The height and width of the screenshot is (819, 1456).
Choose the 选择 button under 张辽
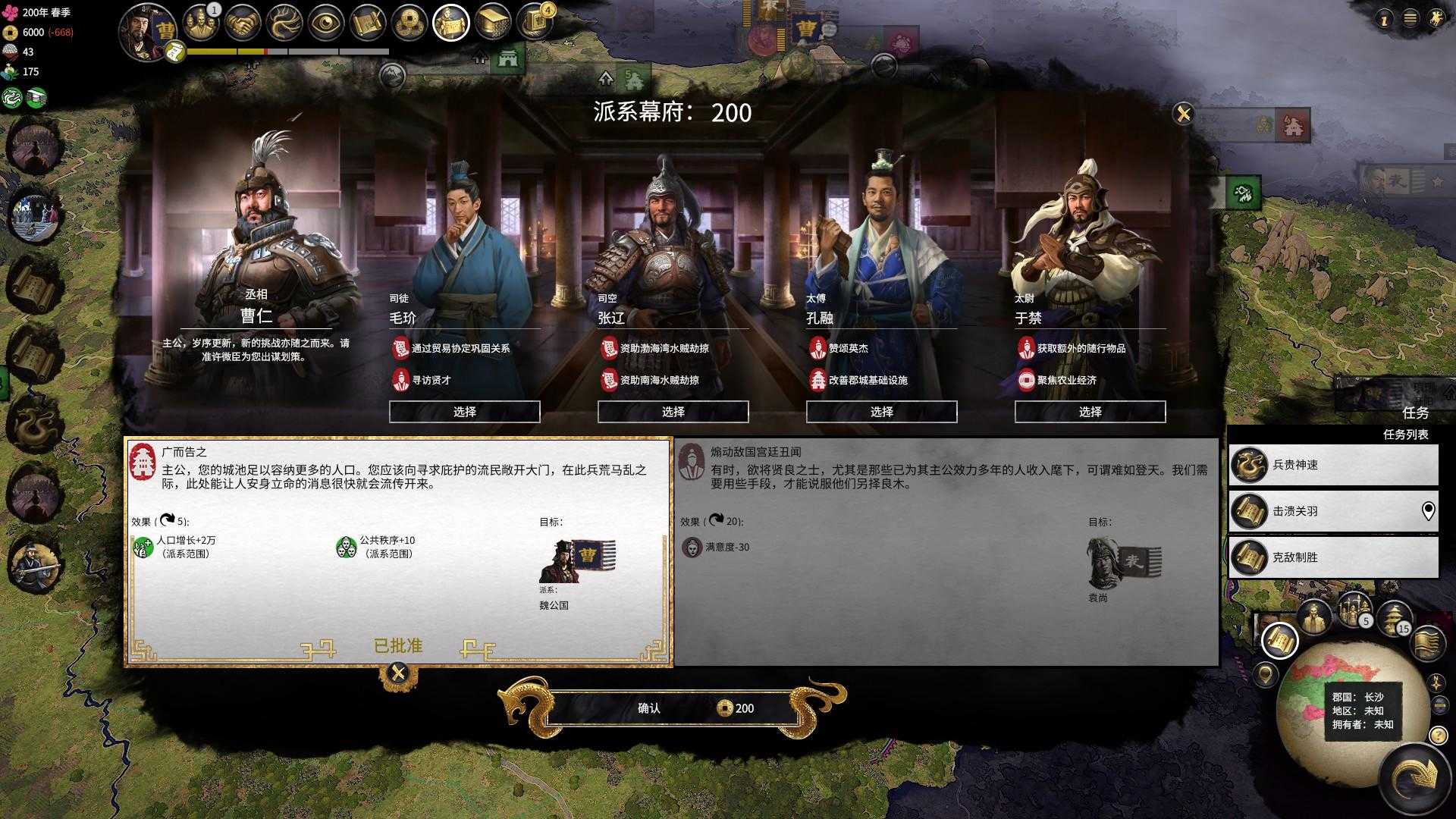[x=673, y=412]
